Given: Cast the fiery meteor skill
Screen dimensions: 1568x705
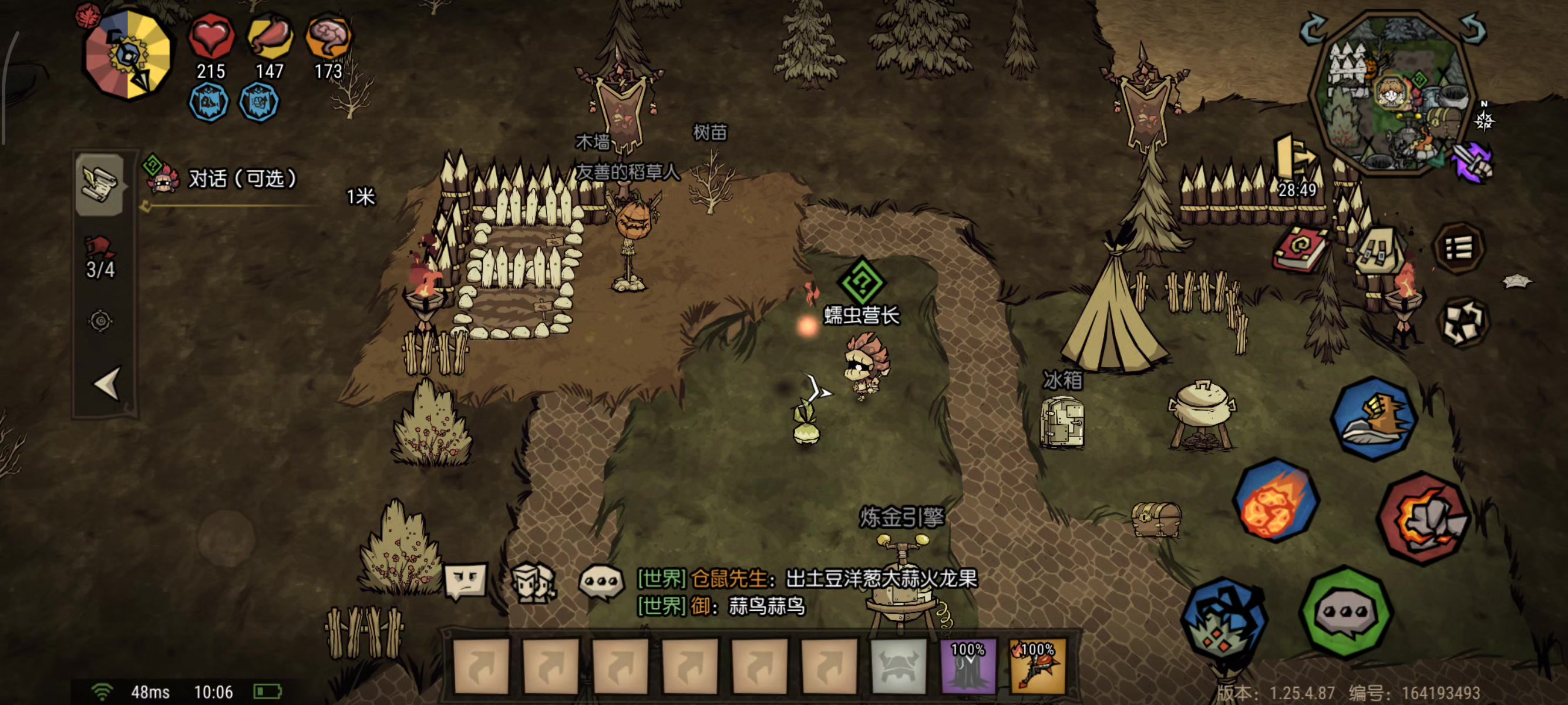Looking at the screenshot, I should (x=1276, y=501).
